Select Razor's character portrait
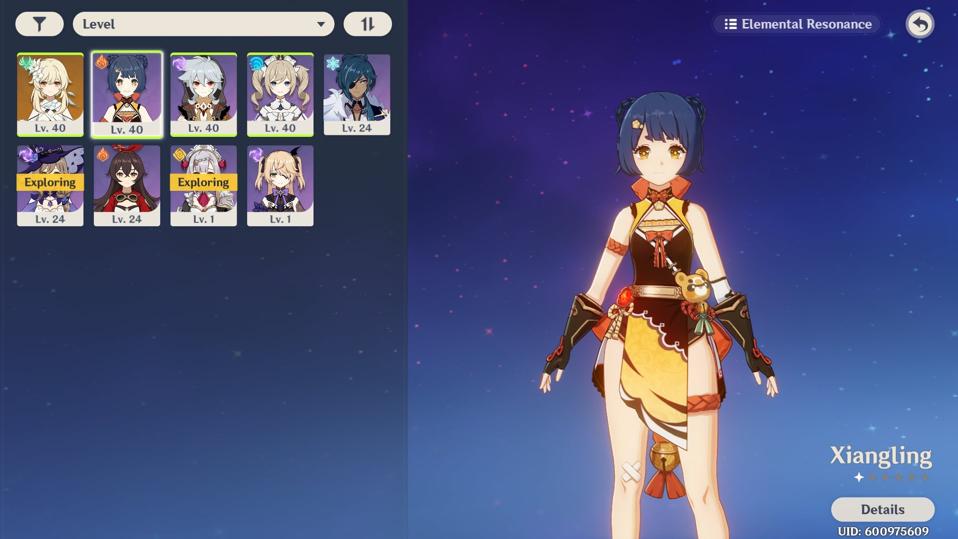The width and height of the screenshot is (958, 539). click(203, 94)
